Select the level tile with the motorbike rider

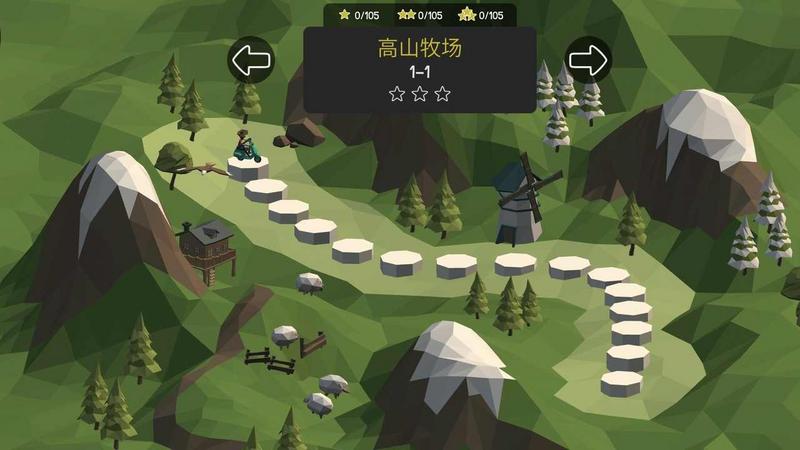247,165
